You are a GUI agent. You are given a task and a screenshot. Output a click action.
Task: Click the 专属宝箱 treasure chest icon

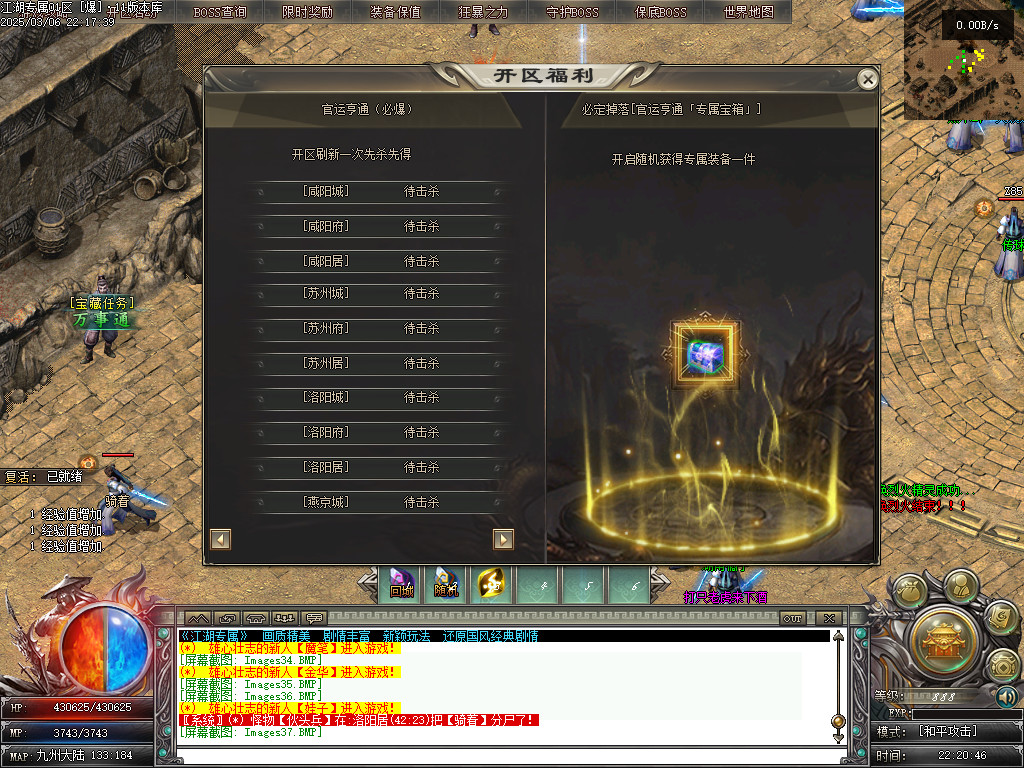tap(706, 354)
